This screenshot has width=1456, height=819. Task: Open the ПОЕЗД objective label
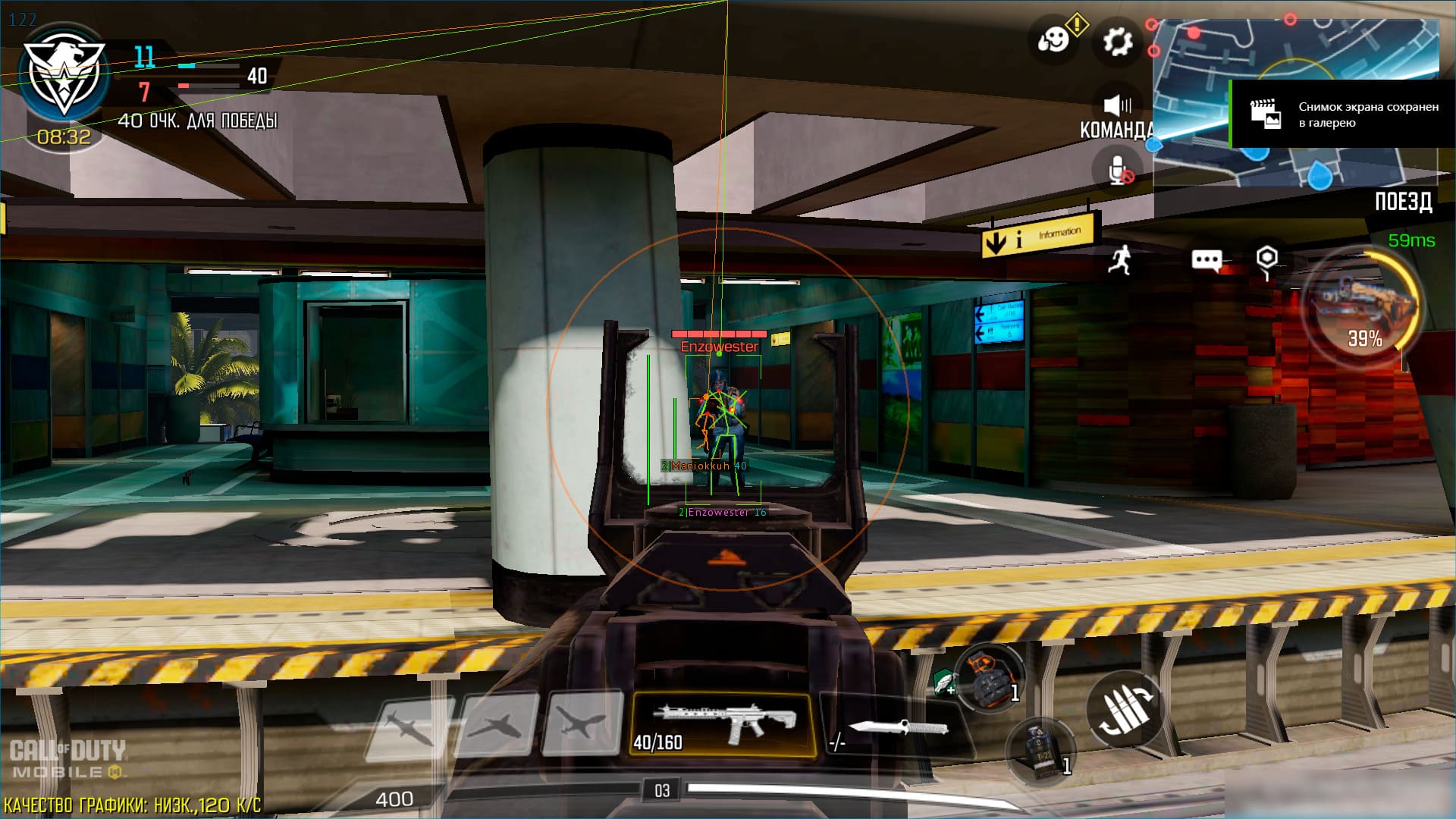point(1404,202)
